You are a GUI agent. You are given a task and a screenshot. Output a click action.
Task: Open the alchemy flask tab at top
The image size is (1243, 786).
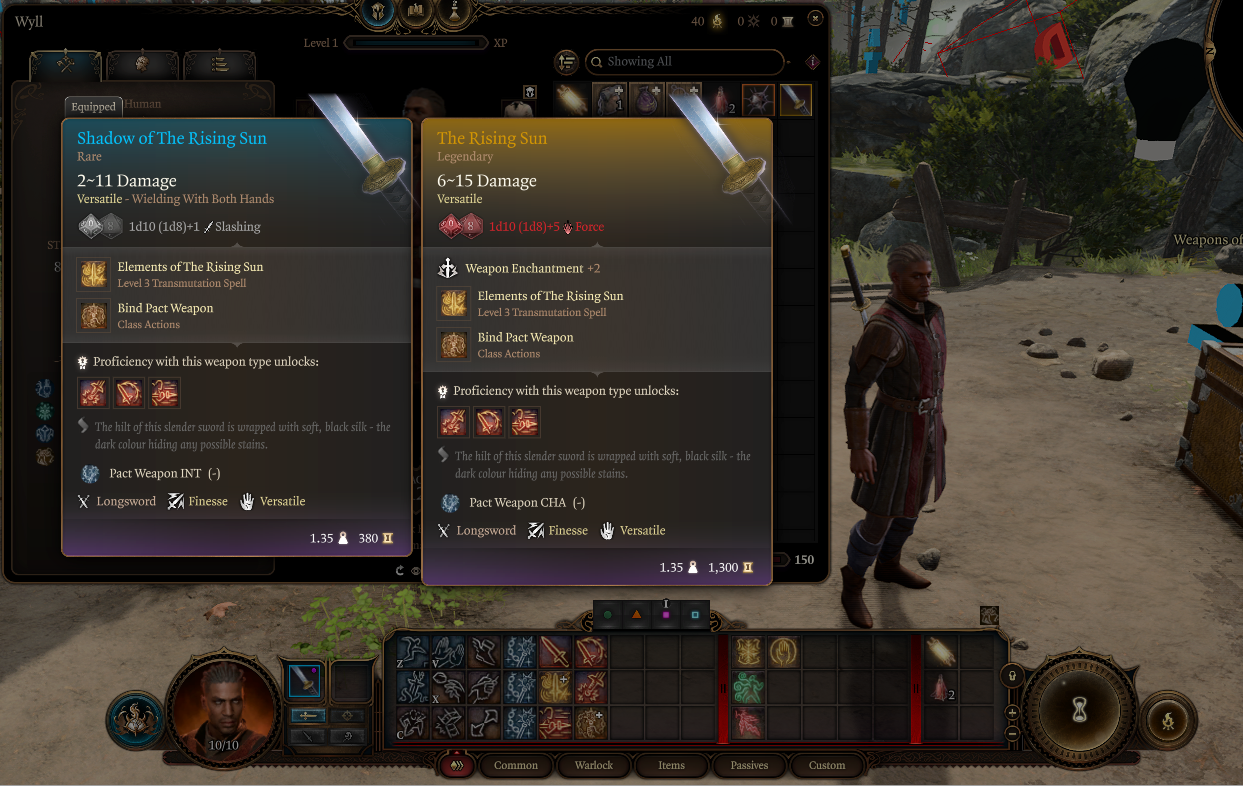pos(457,11)
